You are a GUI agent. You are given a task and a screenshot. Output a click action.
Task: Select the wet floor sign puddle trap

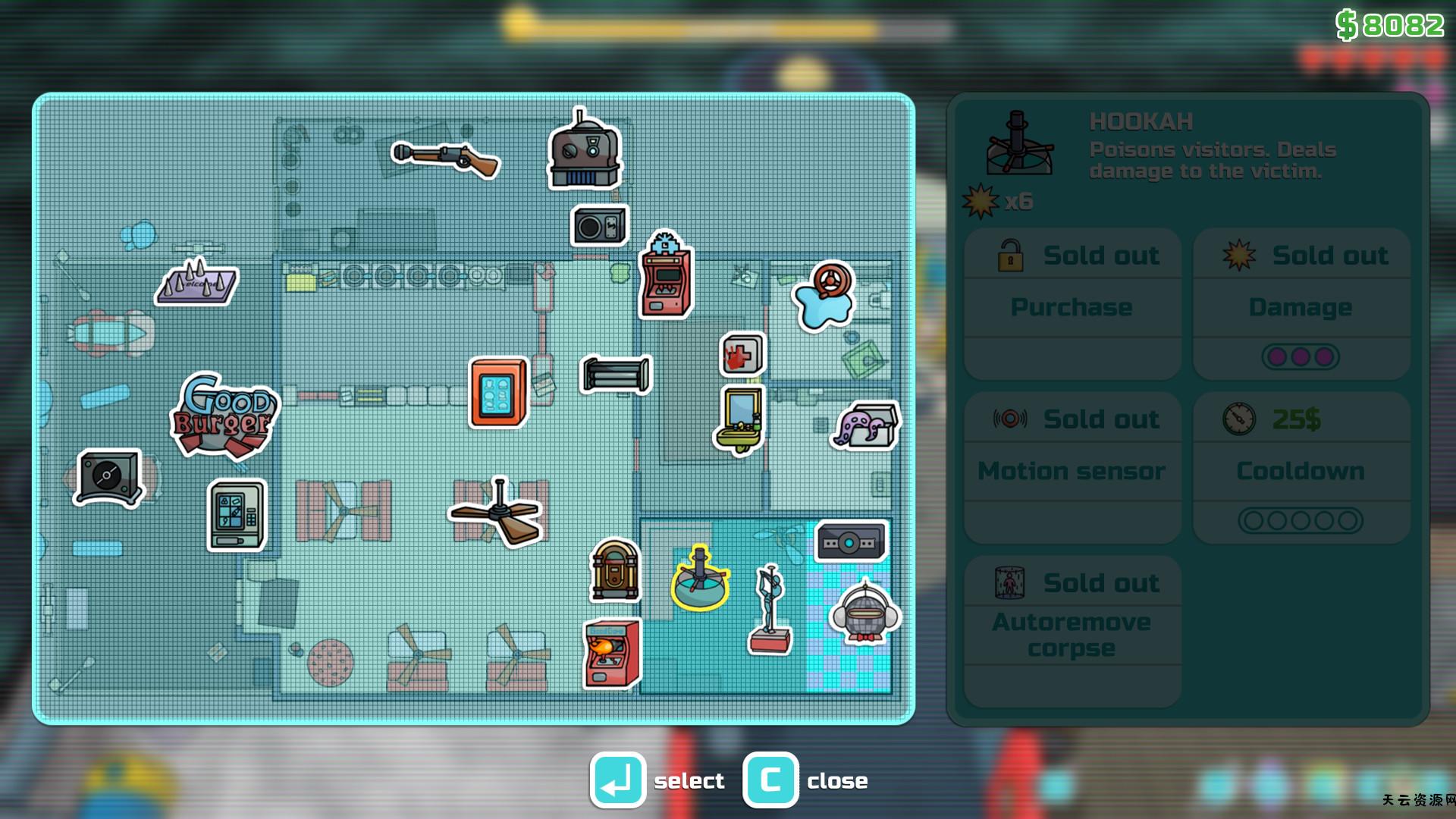824,296
